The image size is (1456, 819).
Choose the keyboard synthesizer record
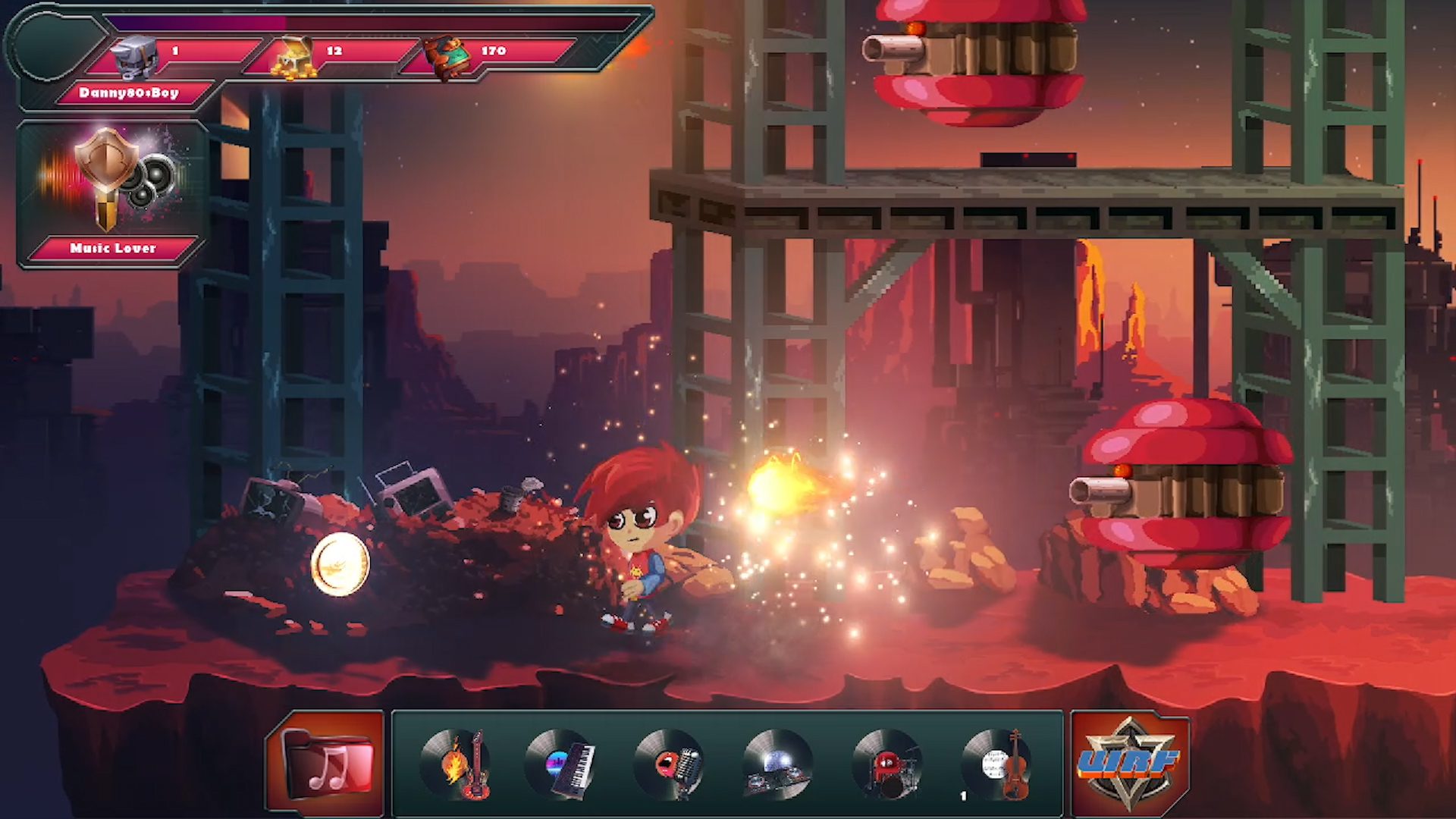pyautogui.click(x=562, y=764)
